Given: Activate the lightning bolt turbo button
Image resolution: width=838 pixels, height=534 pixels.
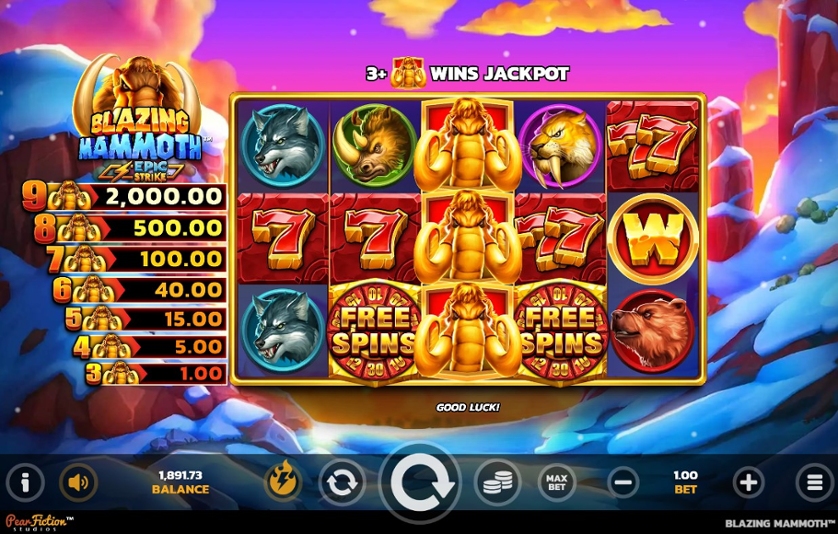Looking at the screenshot, I should click(x=282, y=482).
